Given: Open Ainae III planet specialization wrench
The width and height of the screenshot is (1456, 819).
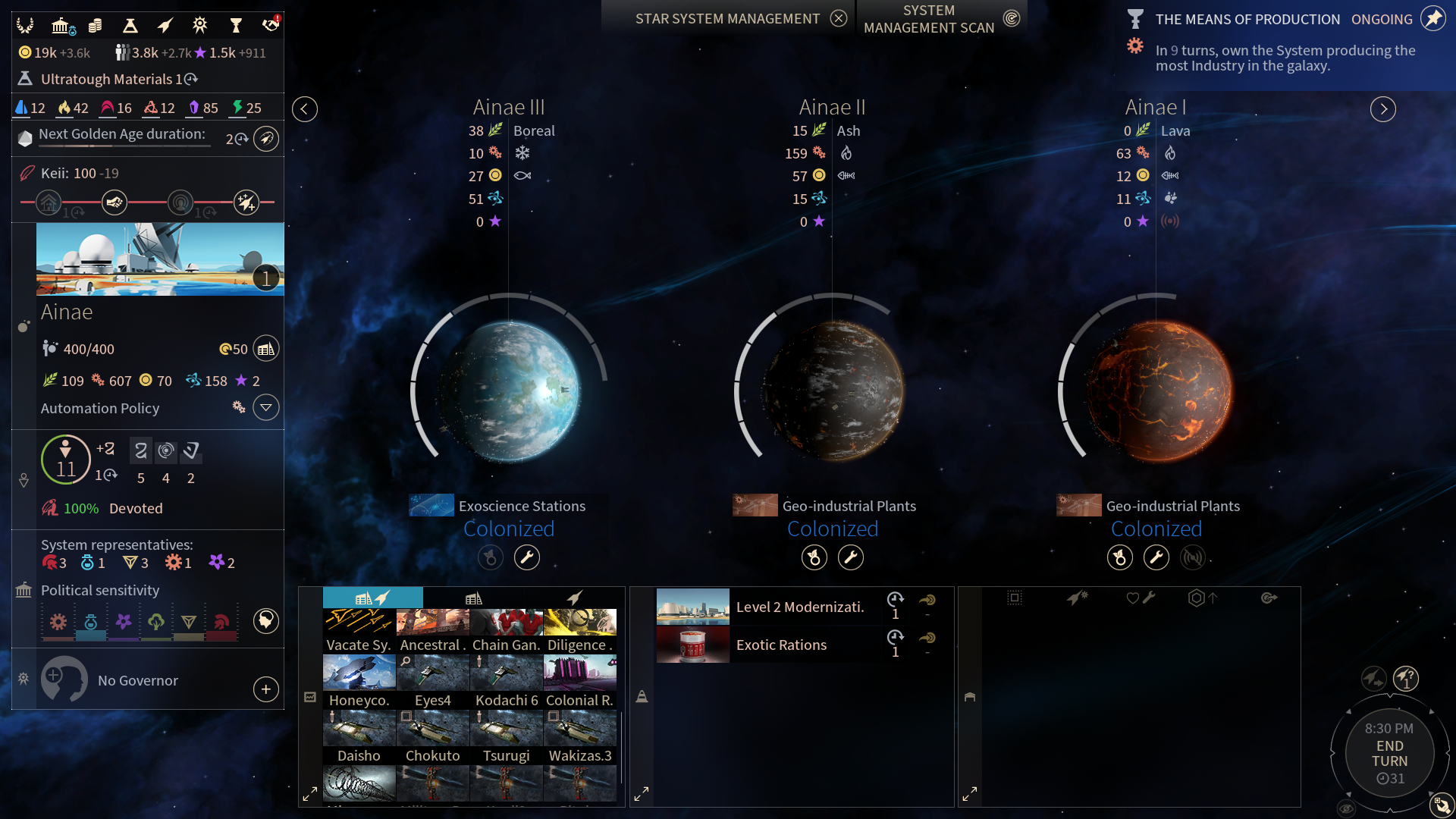Looking at the screenshot, I should [527, 557].
